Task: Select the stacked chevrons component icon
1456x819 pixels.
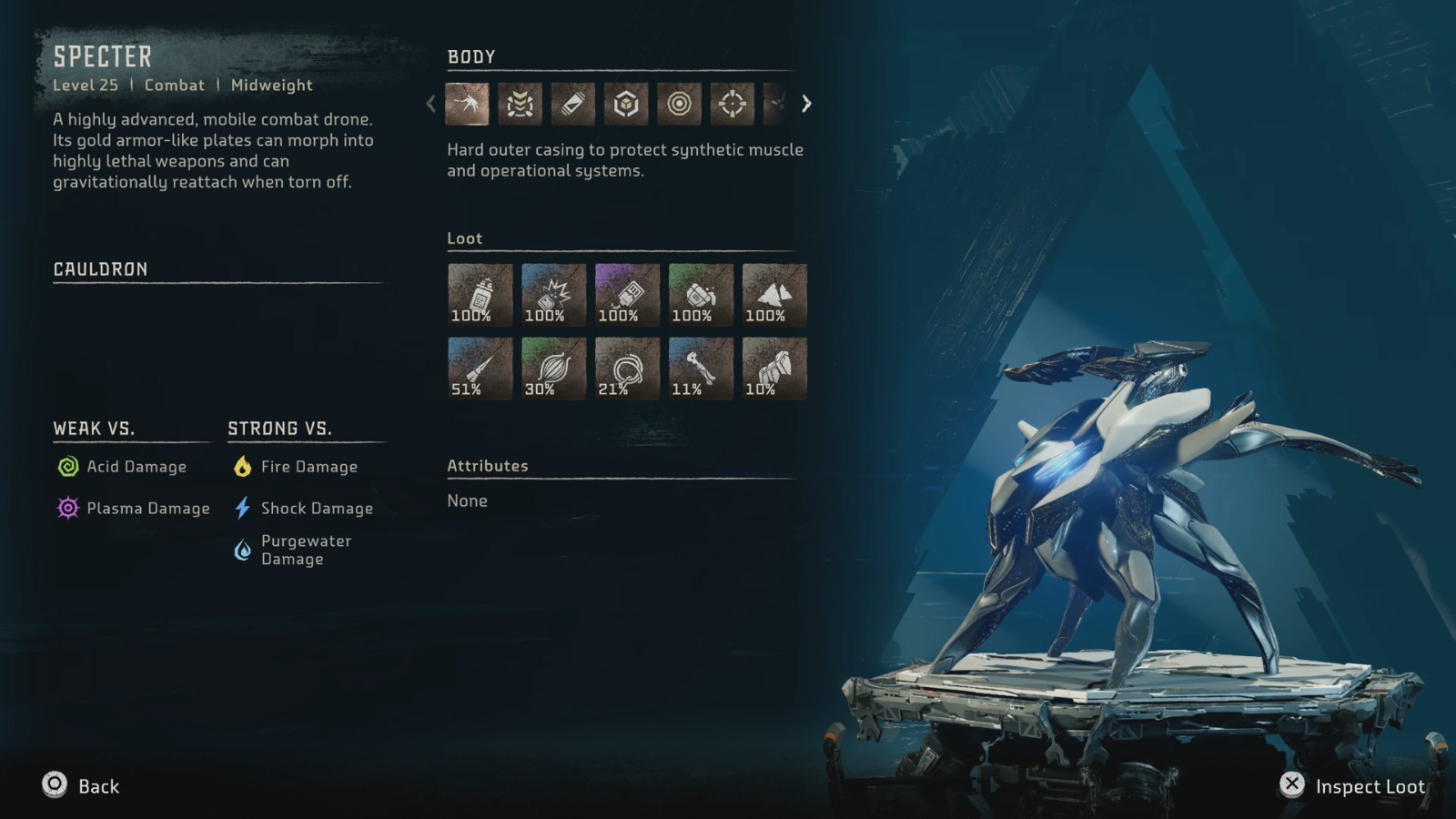Action: (520, 104)
